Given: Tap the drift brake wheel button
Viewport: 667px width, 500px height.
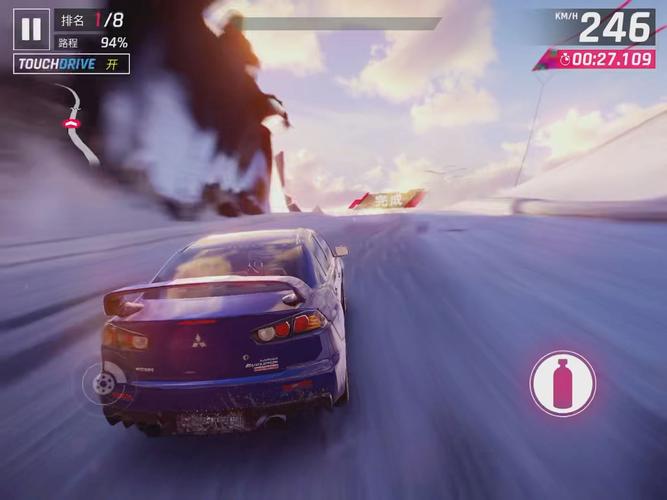Looking at the screenshot, I should click(101, 381).
